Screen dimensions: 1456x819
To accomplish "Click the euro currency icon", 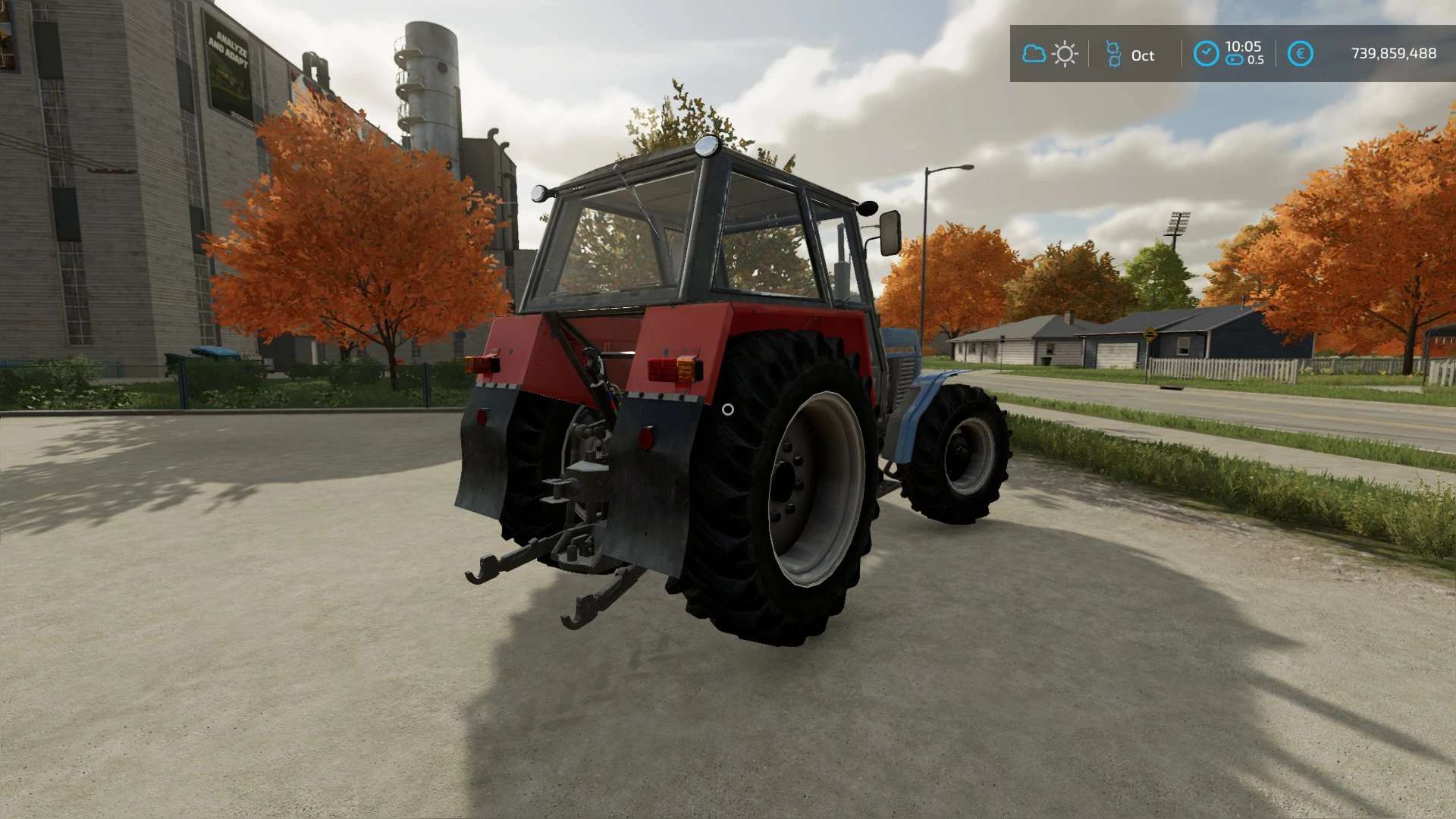I will click(x=1300, y=54).
